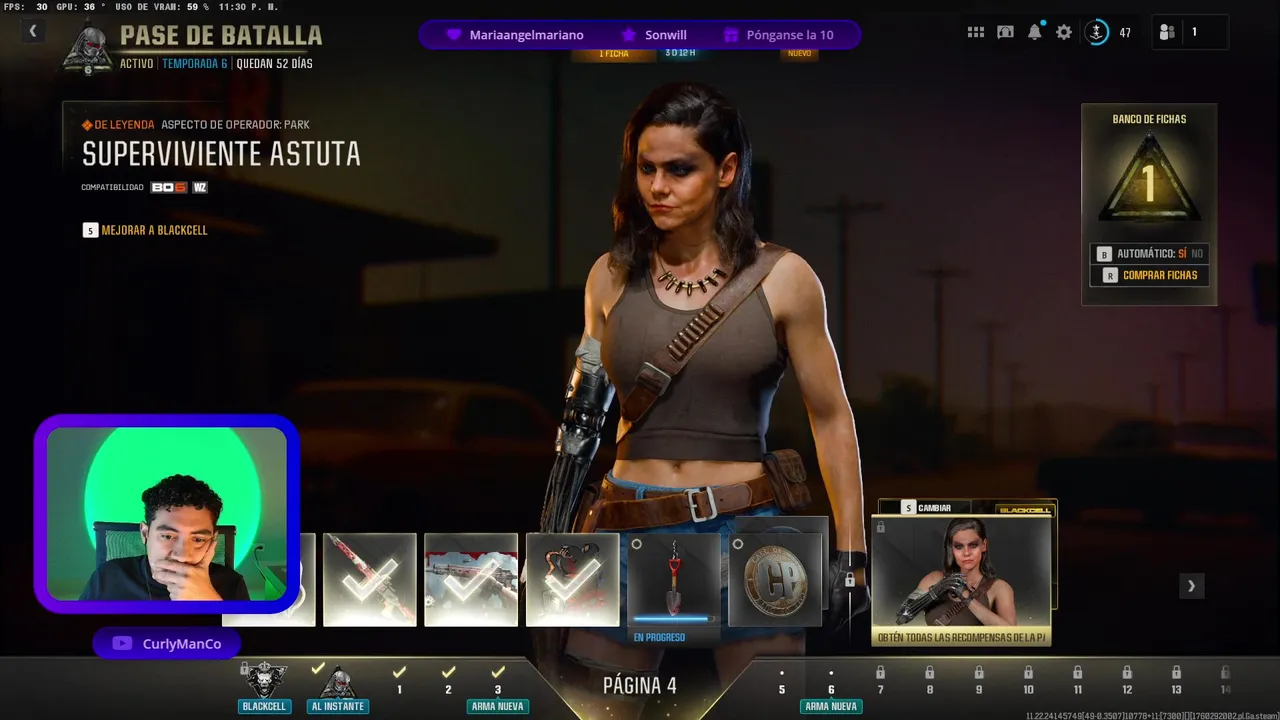This screenshot has height=720, width=1280.
Task: Open the settings gear
Action: coord(1064,32)
